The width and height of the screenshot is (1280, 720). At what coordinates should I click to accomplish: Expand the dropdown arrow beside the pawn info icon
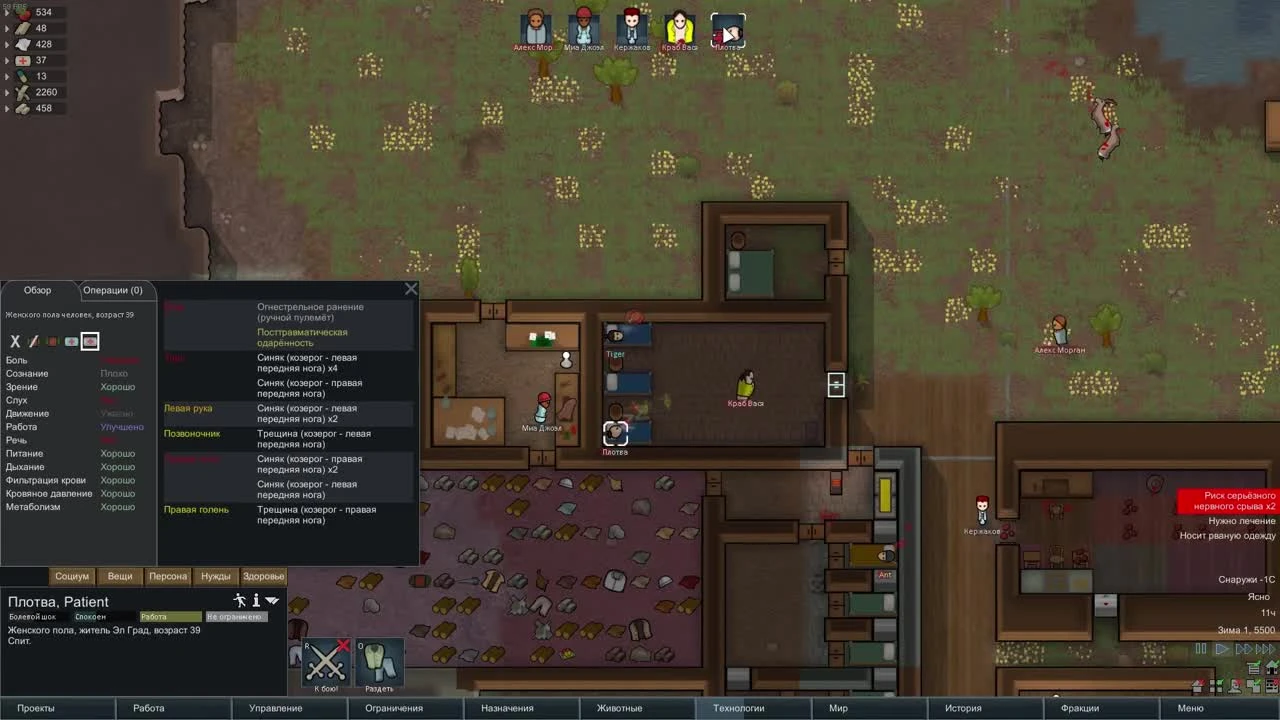272,600
